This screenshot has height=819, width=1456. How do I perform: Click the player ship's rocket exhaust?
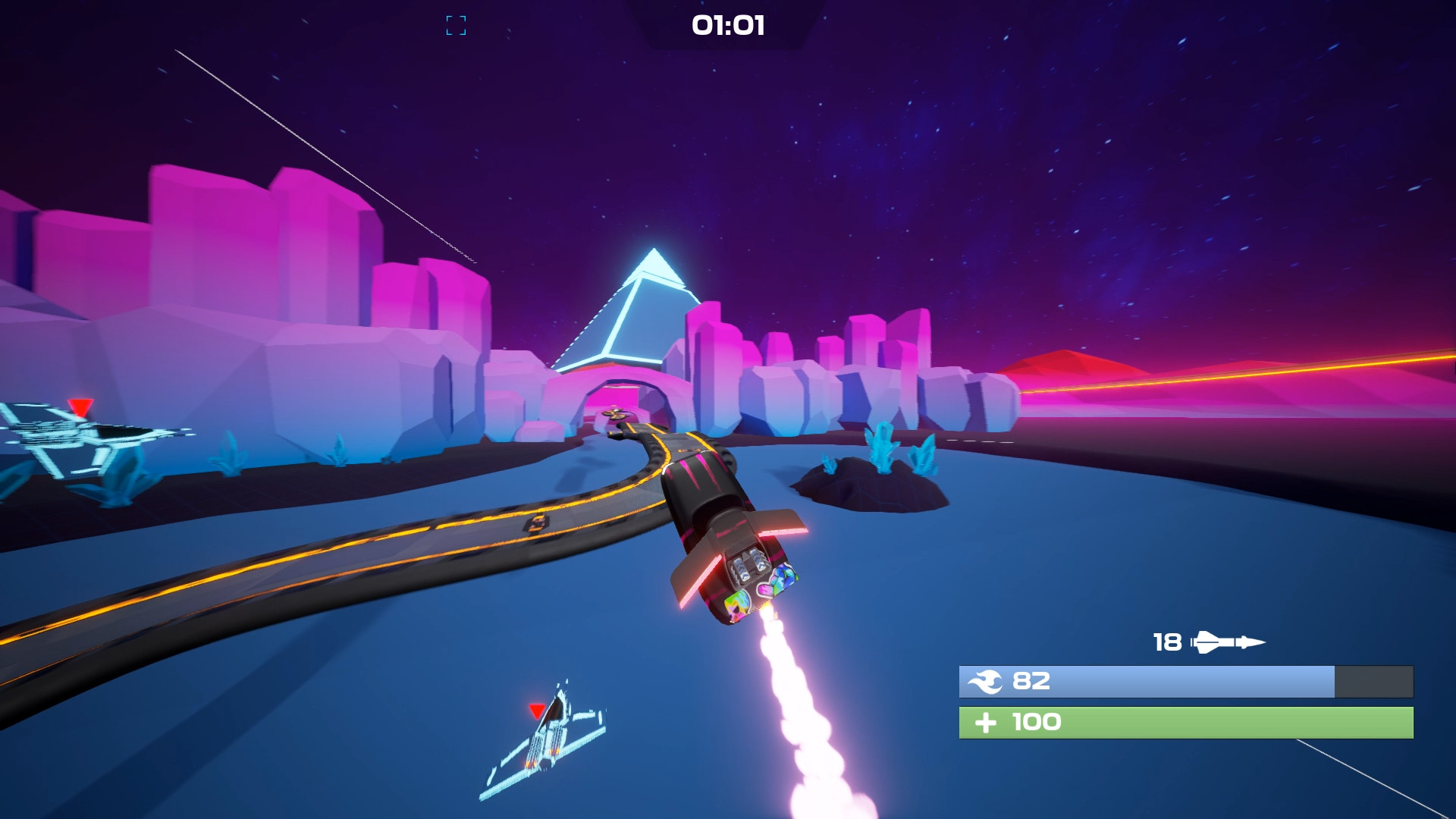tap(789, 675)
